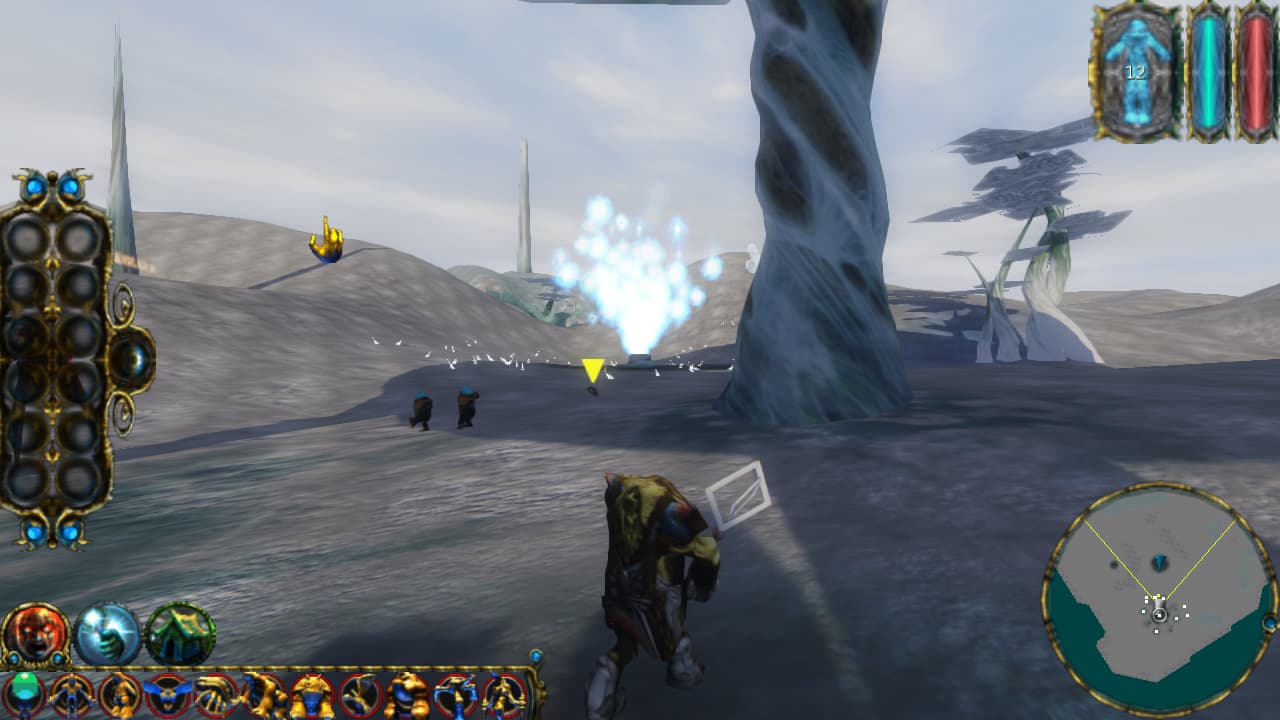
Task: Summon the winged blue bat creature
Action: [166, 694]
